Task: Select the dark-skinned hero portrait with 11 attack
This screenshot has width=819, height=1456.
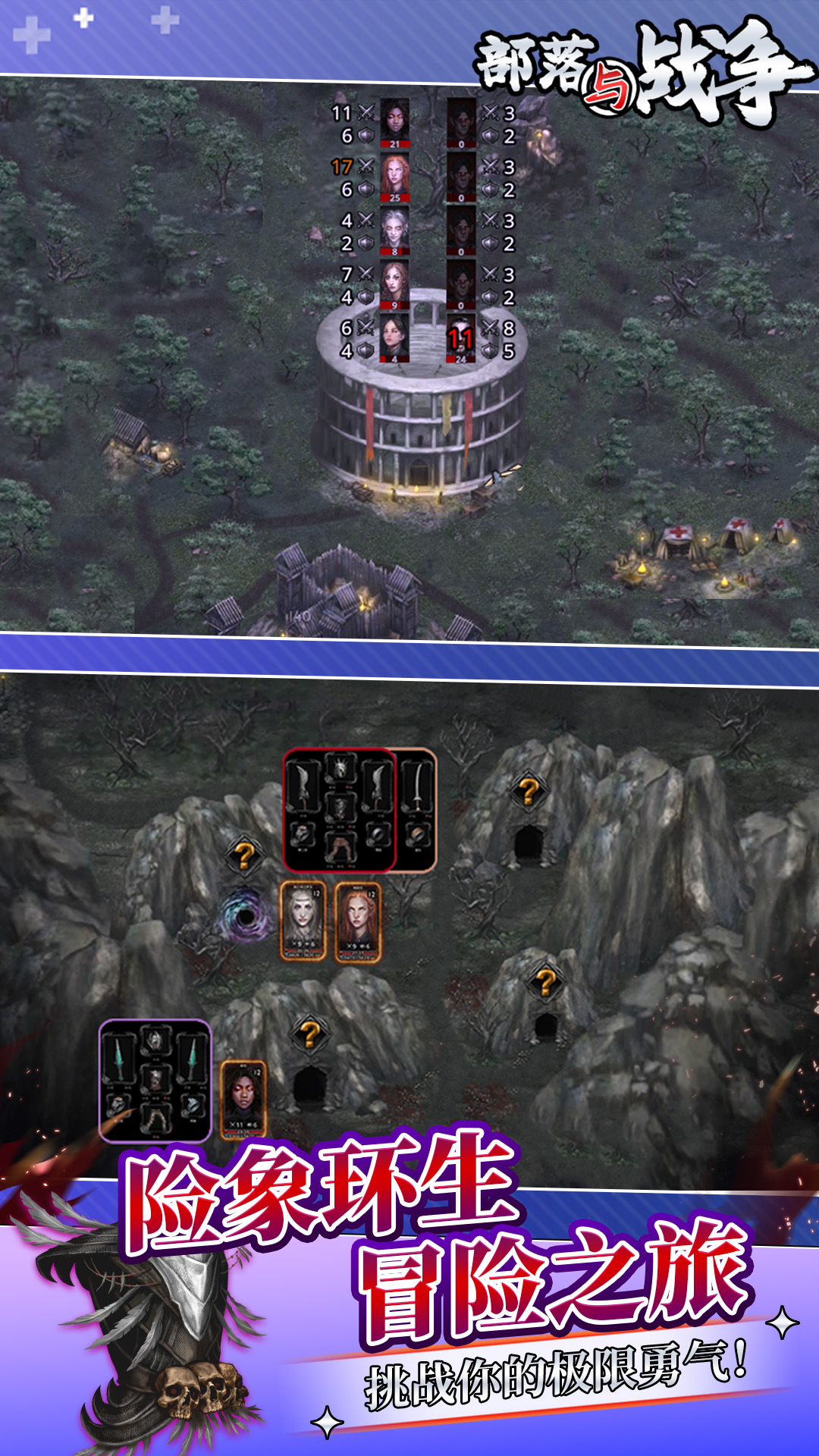Action: [394, 122]
